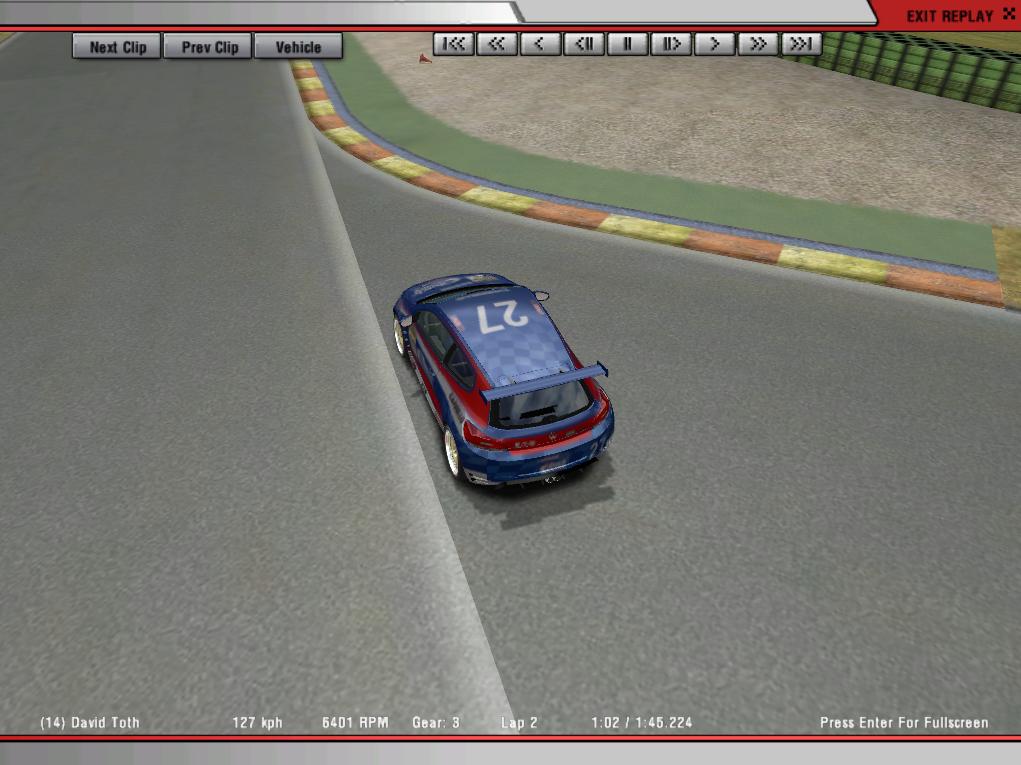Go back to the Prev Clip
This screenshot has width=1021, height=765.
(x=209, y=47)
